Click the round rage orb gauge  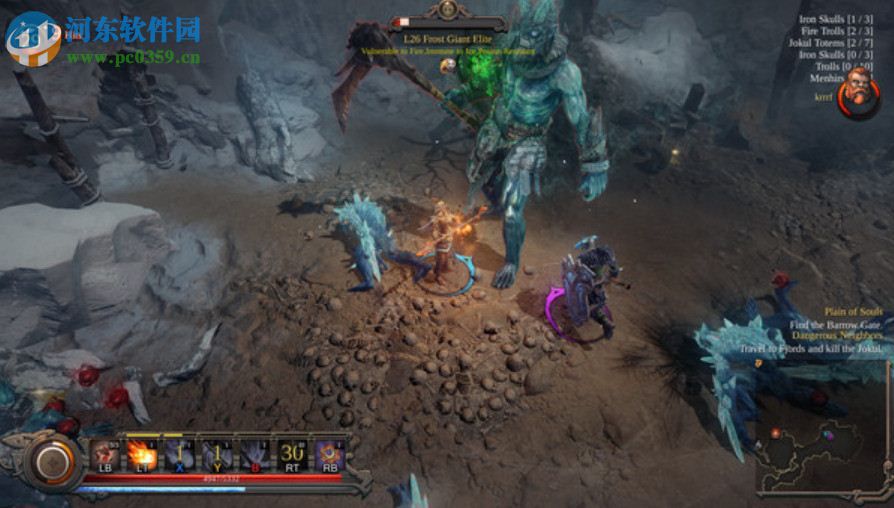tap(51, 463)
